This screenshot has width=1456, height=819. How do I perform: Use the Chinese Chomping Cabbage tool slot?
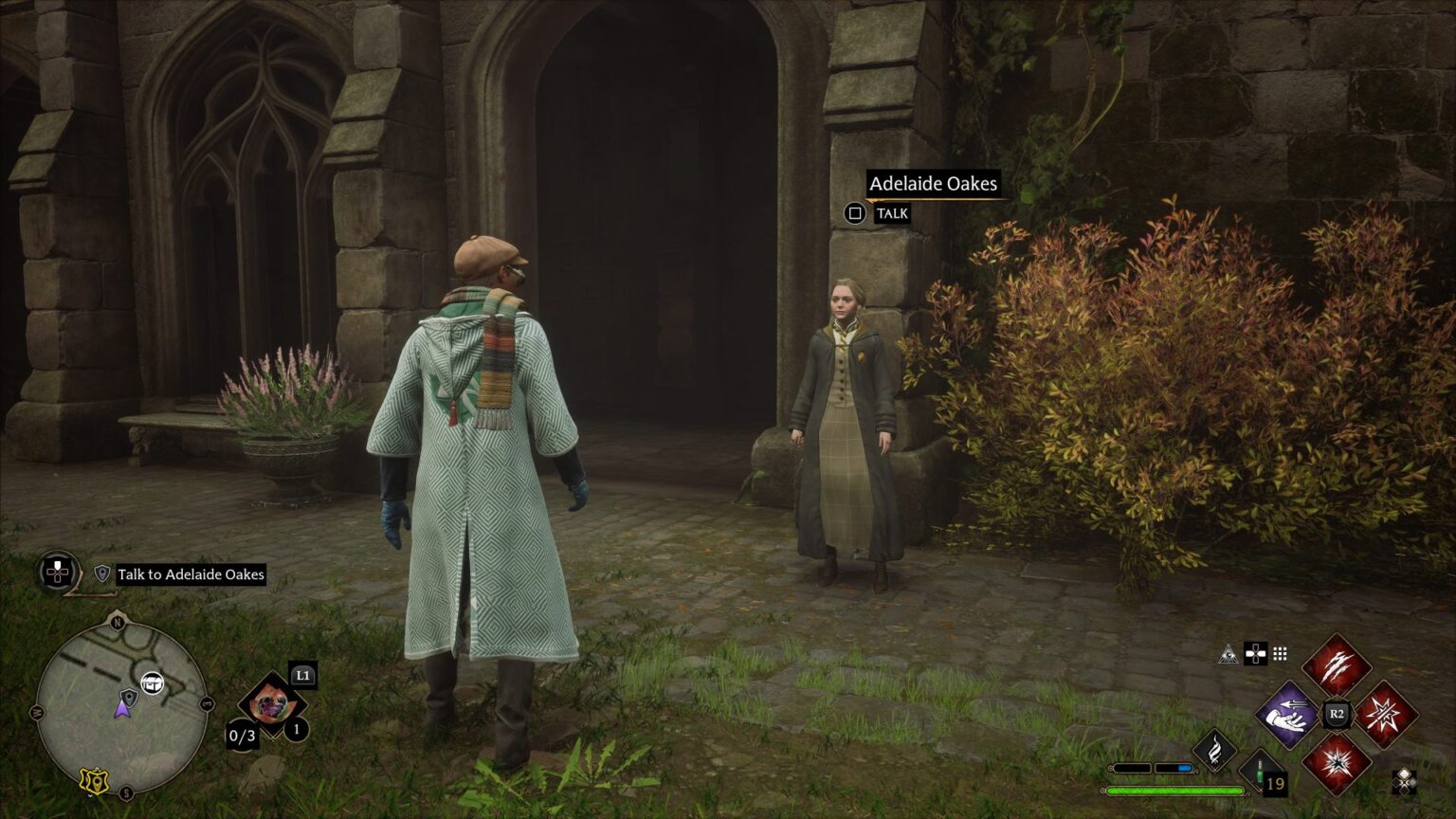pos(272,704)
